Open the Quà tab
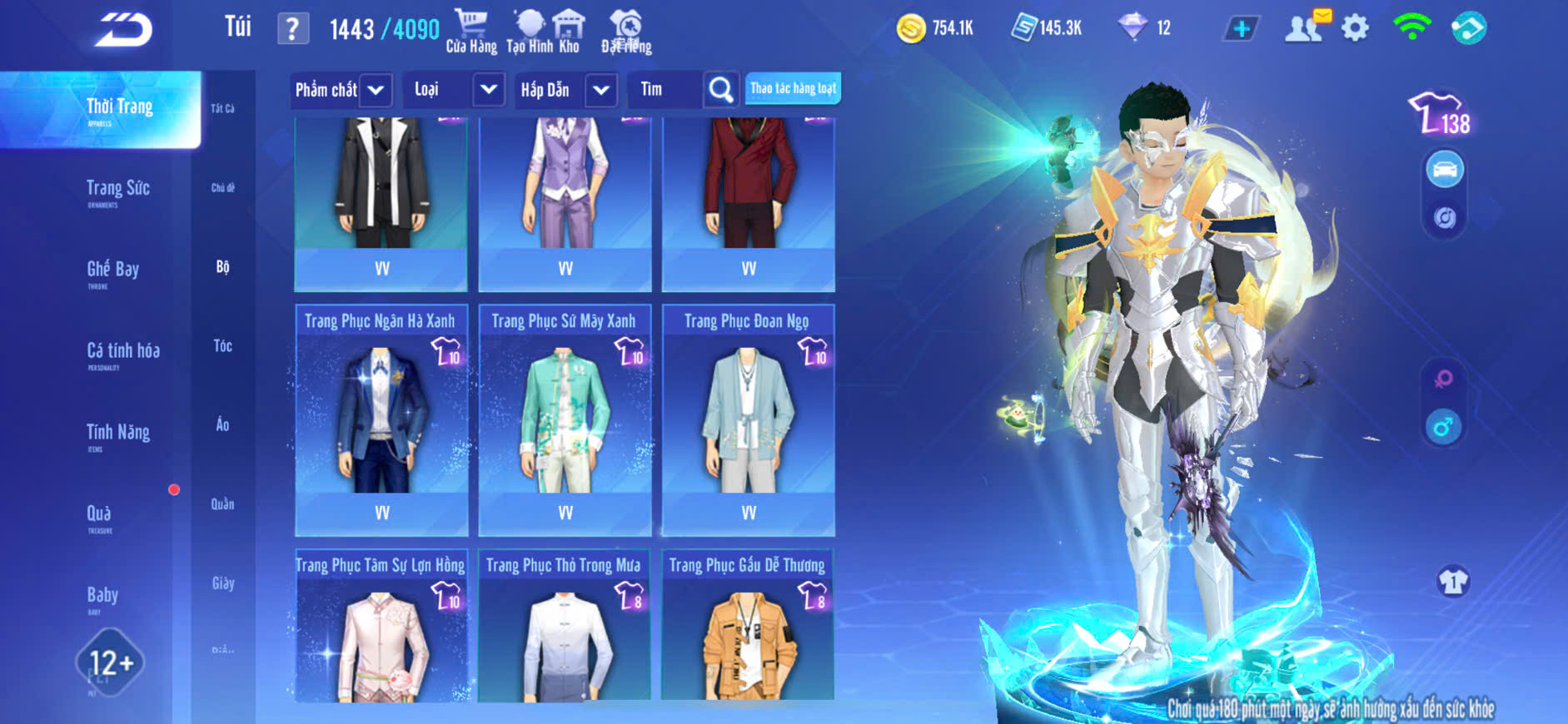Screen dimensions: 1568x724 click(x=99, y=515)
